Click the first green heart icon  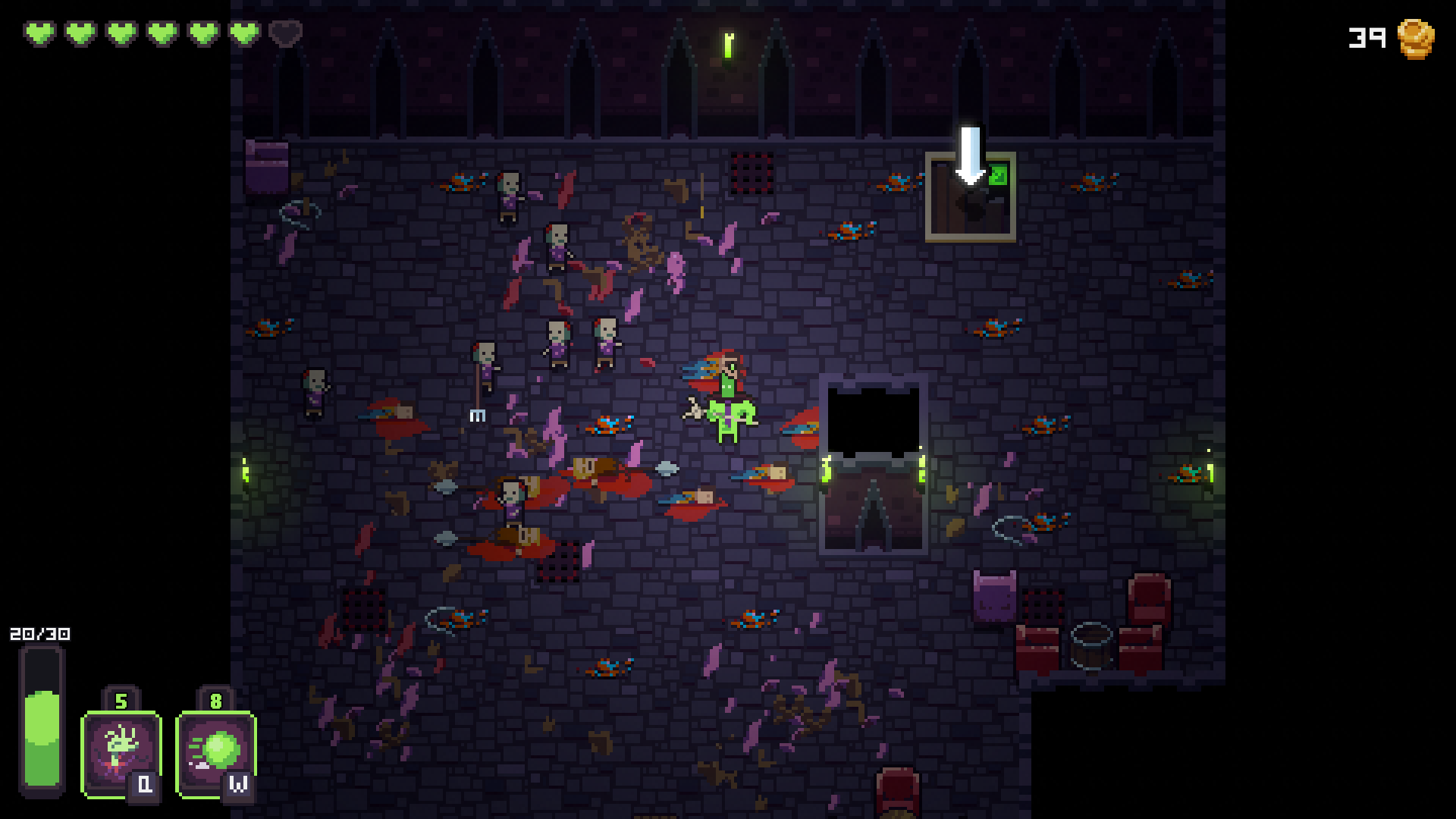point(40,33)
